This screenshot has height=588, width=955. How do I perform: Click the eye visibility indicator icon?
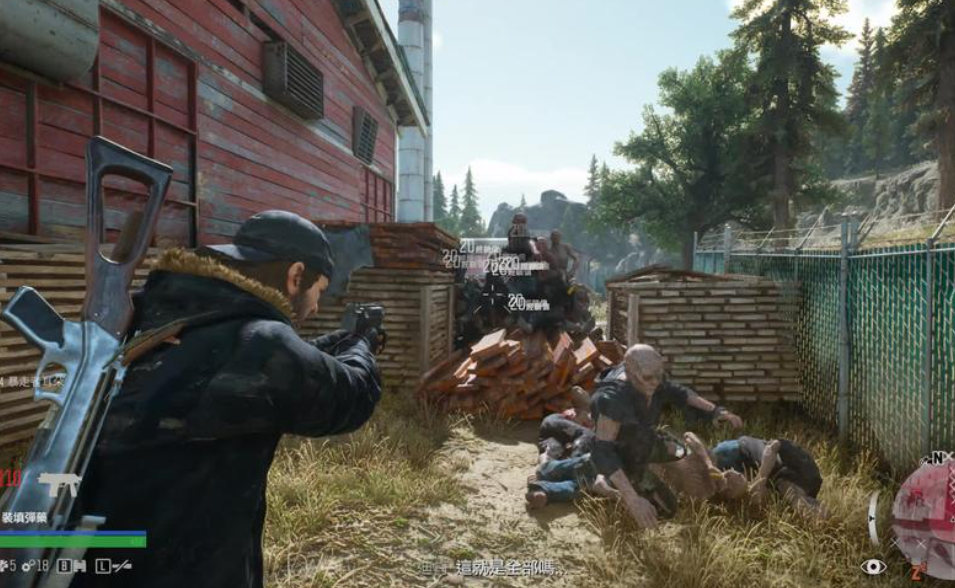[x=873, y=567]
